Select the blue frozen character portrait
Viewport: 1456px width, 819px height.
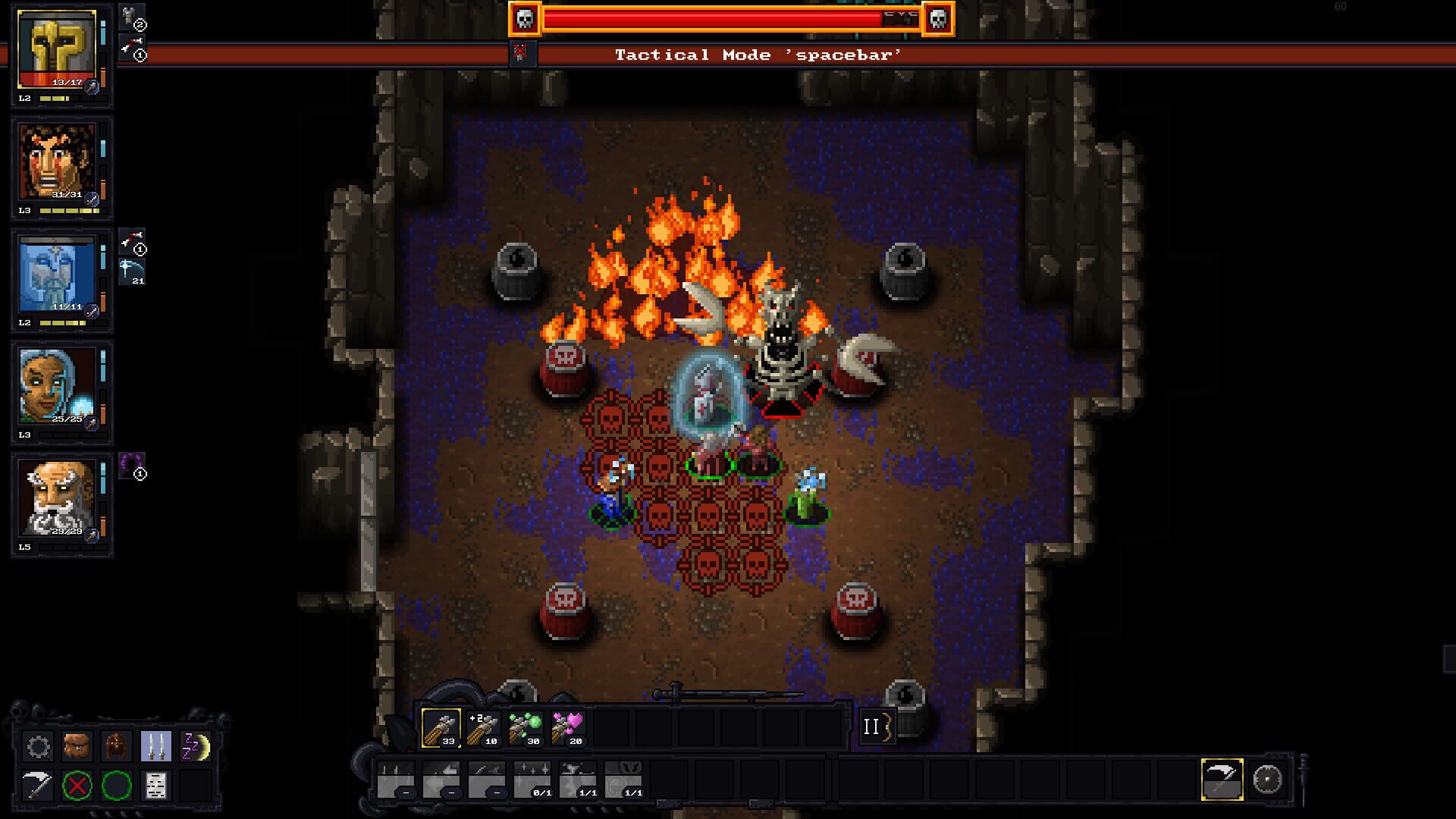tap(58, 275)
